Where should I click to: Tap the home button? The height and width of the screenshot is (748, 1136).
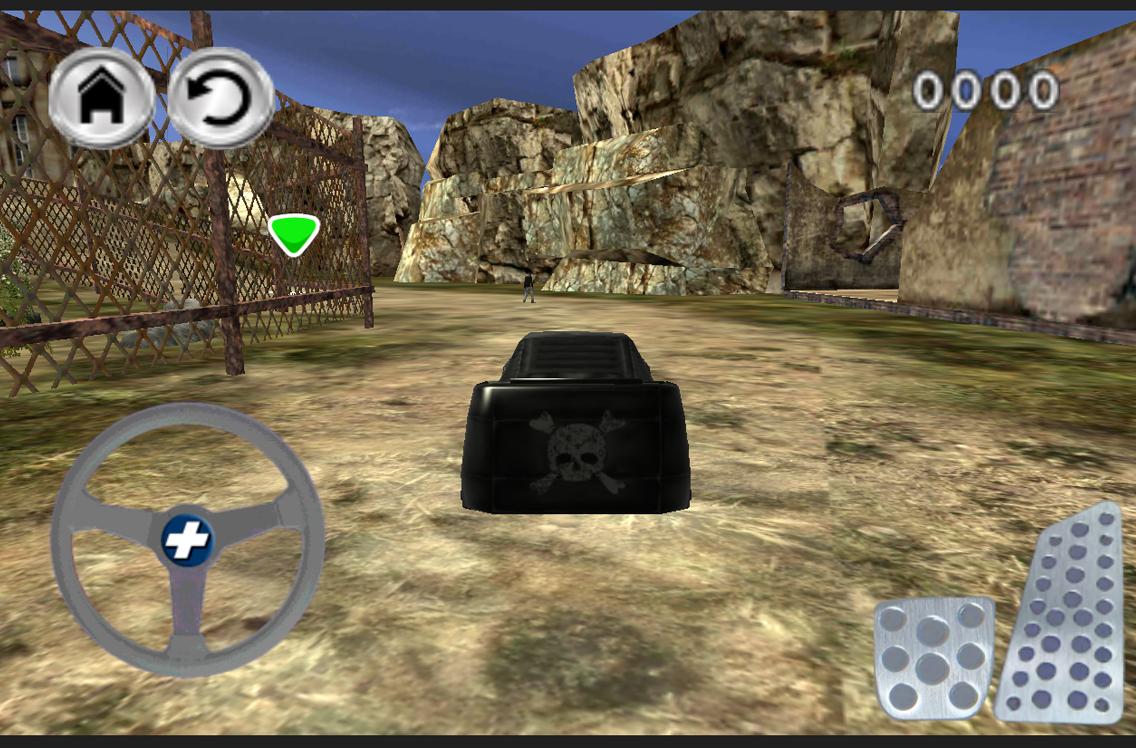[101, 98]
